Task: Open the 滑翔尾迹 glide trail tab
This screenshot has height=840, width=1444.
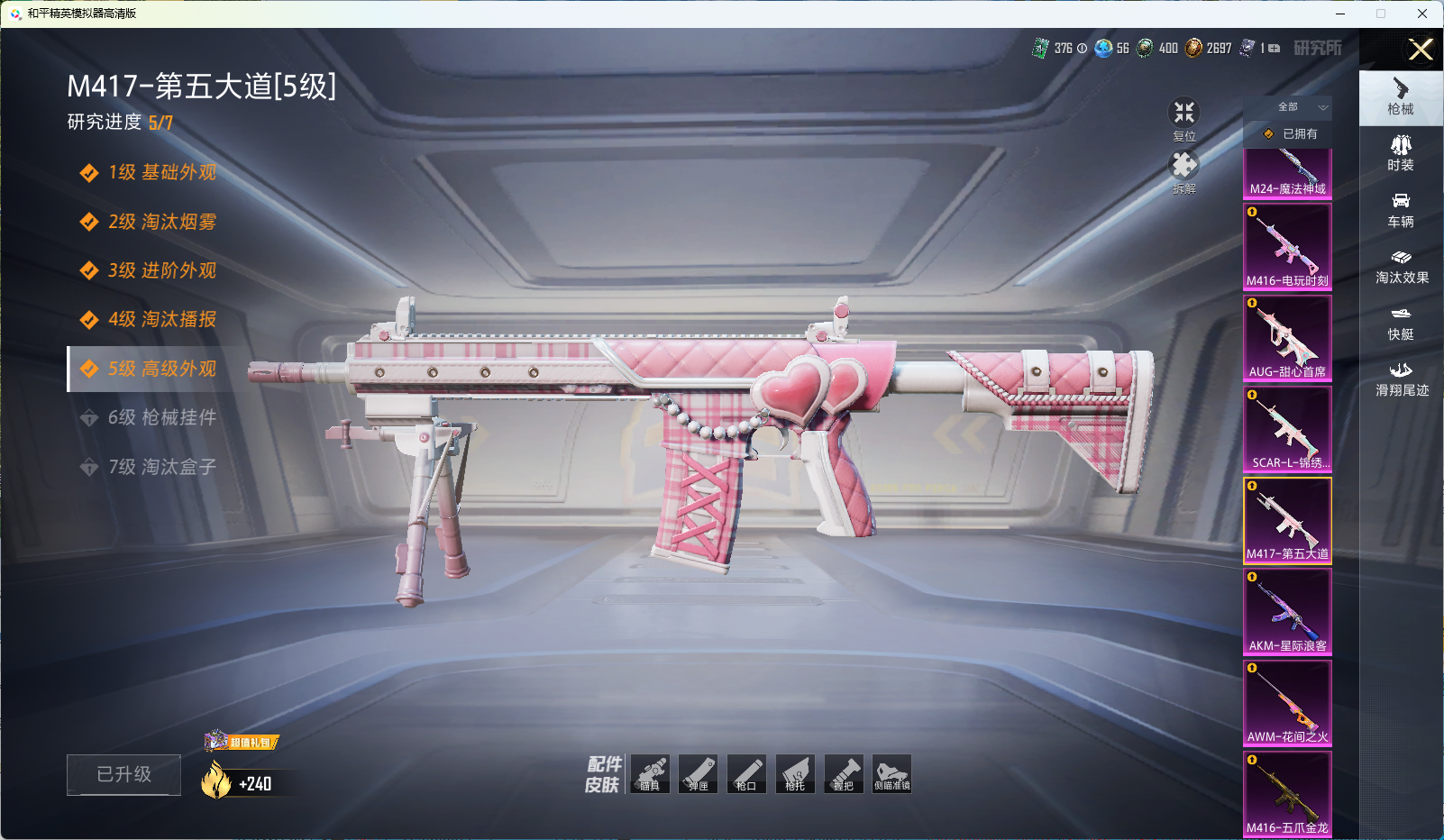Action: (1401, 379)
